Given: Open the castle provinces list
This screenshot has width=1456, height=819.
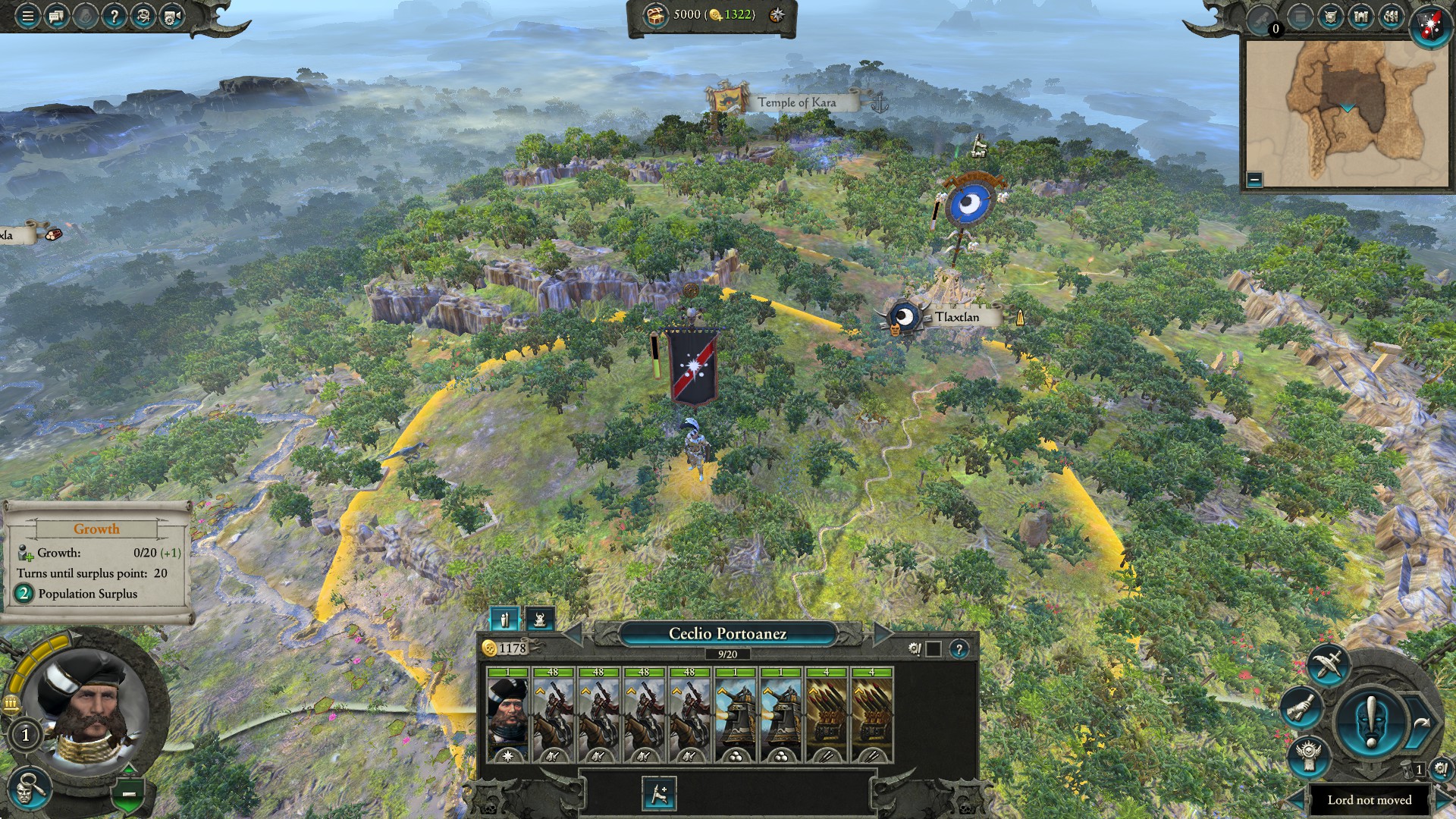Looking at the screenshot, I should tap(1361, 17).
